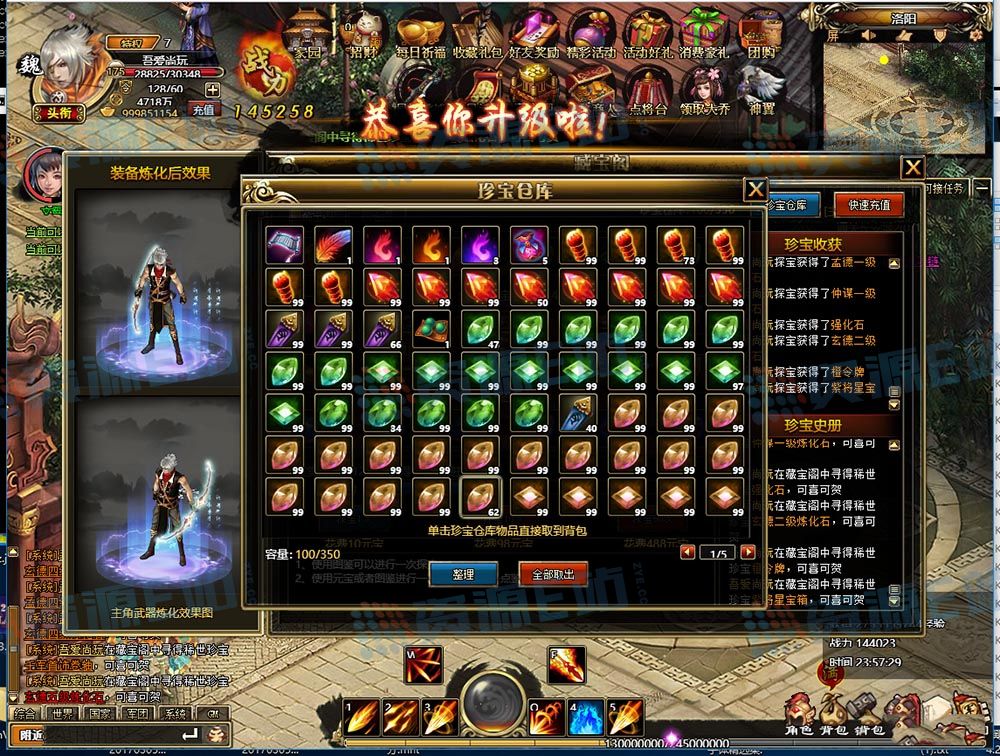Click the 头衔 title button

coord(55,113)
